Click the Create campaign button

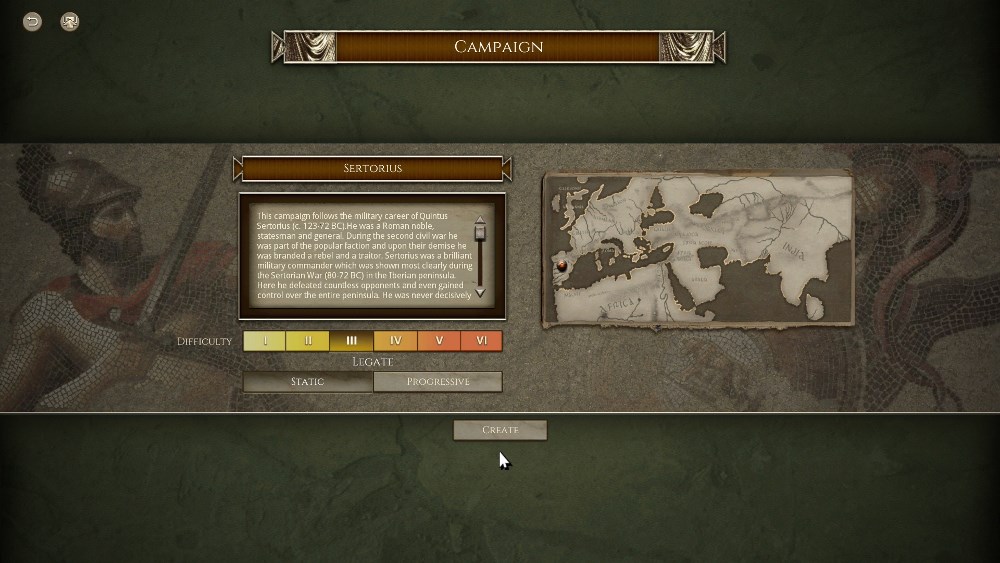click(x=500, y=430)
